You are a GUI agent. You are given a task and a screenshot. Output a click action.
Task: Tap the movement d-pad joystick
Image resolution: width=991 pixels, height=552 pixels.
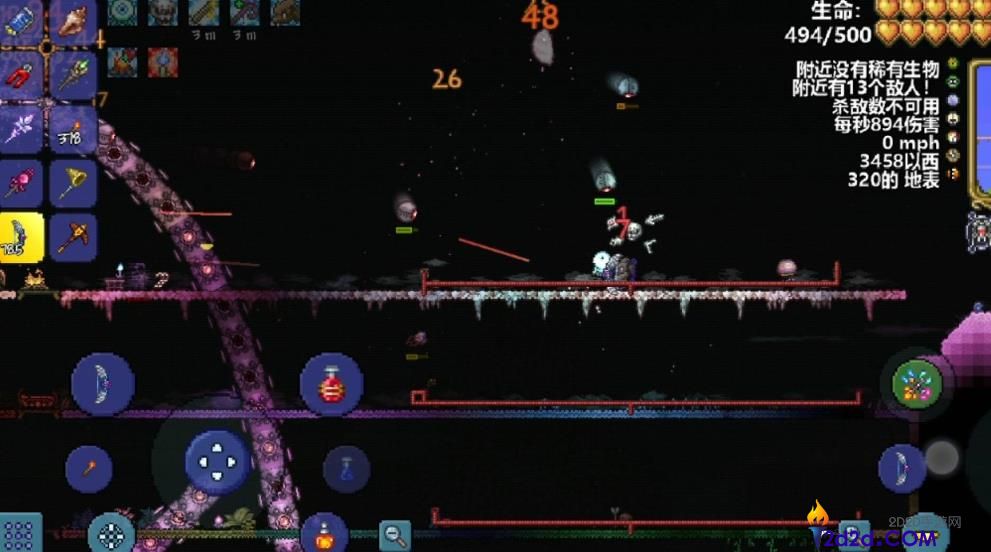(217, 463)
